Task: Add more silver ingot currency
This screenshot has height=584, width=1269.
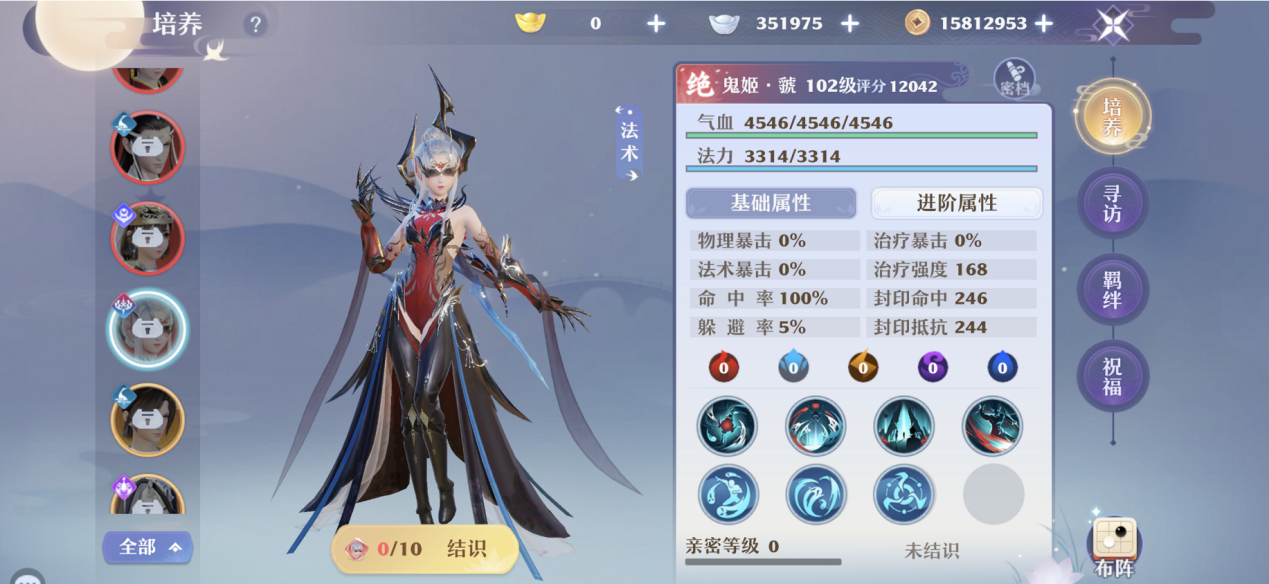Action: coord(850,23)
